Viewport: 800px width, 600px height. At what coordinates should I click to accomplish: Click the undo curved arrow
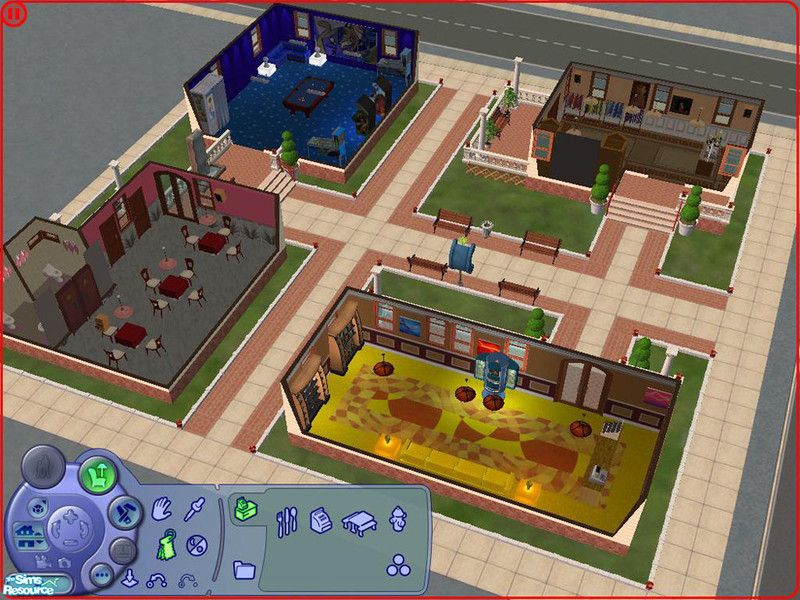[156, 578]
